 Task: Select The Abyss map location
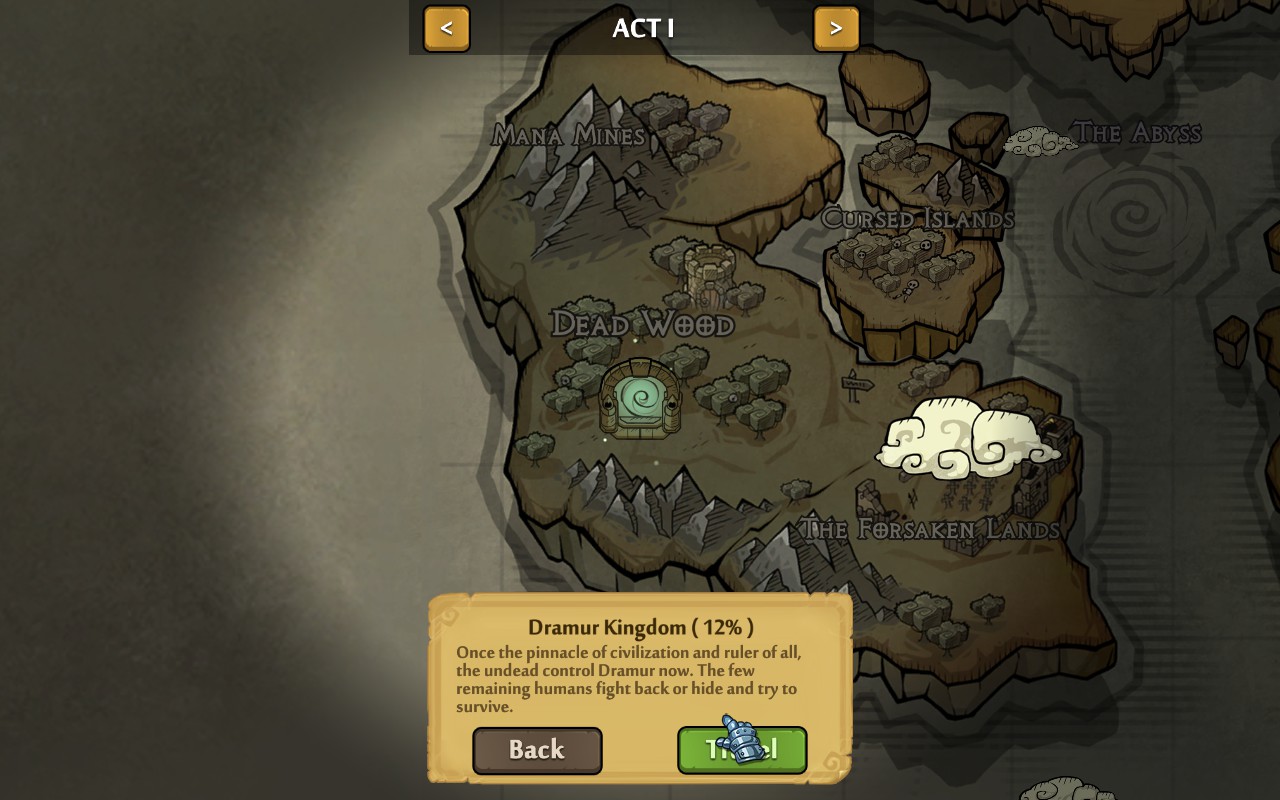1136,132
